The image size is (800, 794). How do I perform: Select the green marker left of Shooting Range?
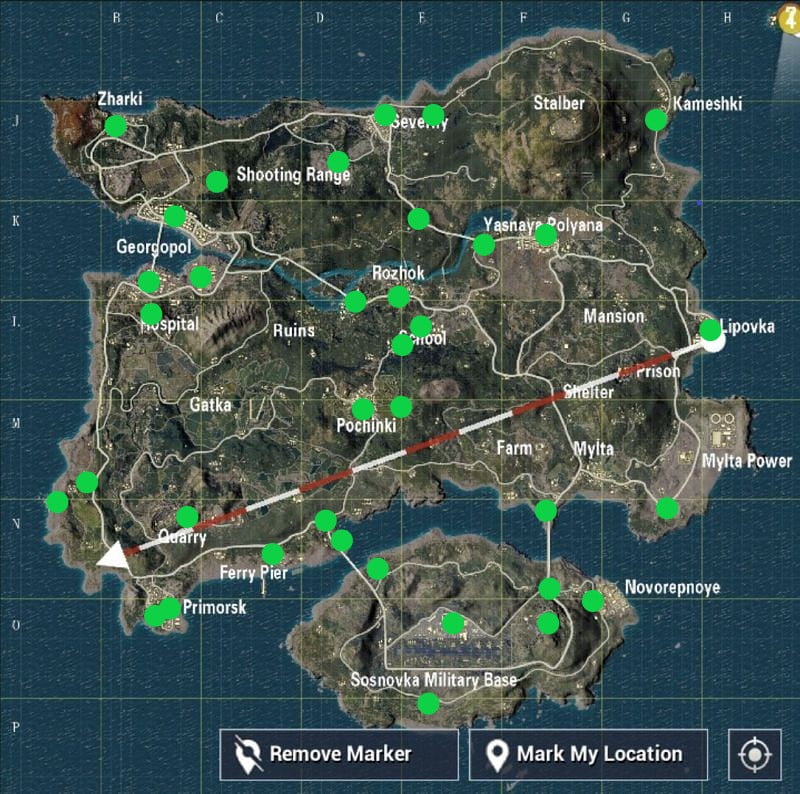click(x=216, y=181)
